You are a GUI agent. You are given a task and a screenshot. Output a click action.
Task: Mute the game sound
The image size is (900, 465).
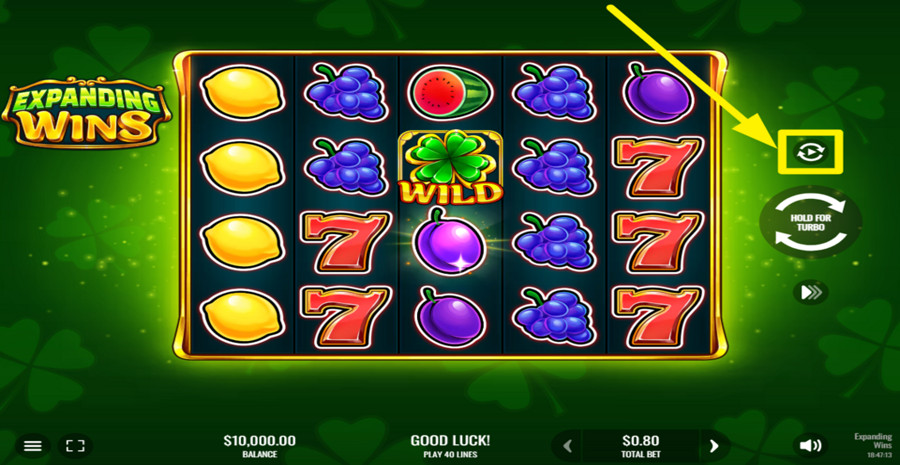[810, 445]
